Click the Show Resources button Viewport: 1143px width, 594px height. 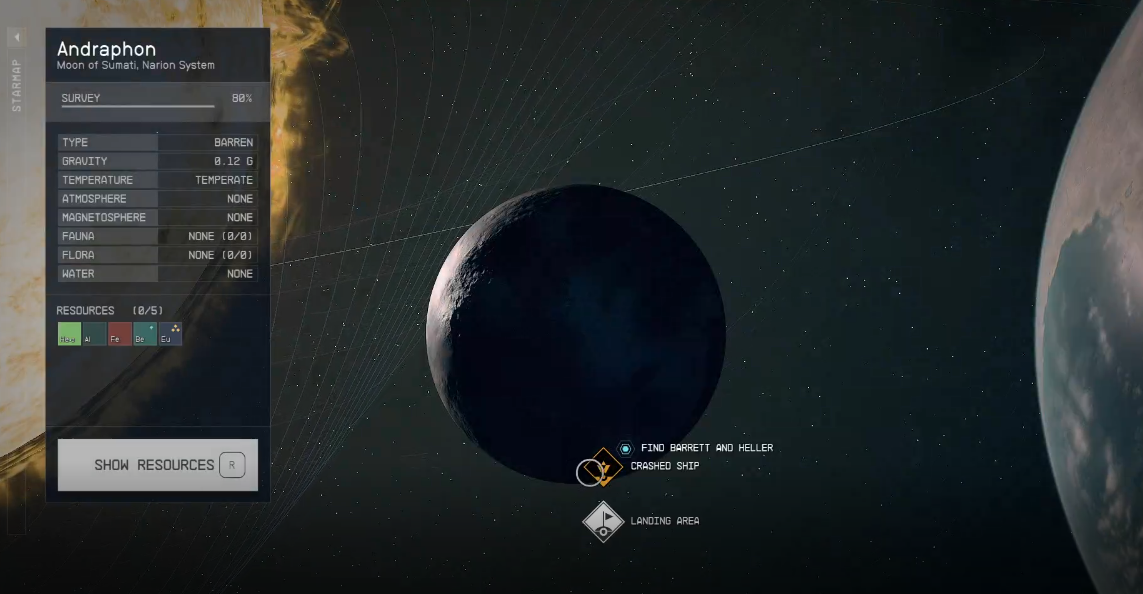click(157, 465)
